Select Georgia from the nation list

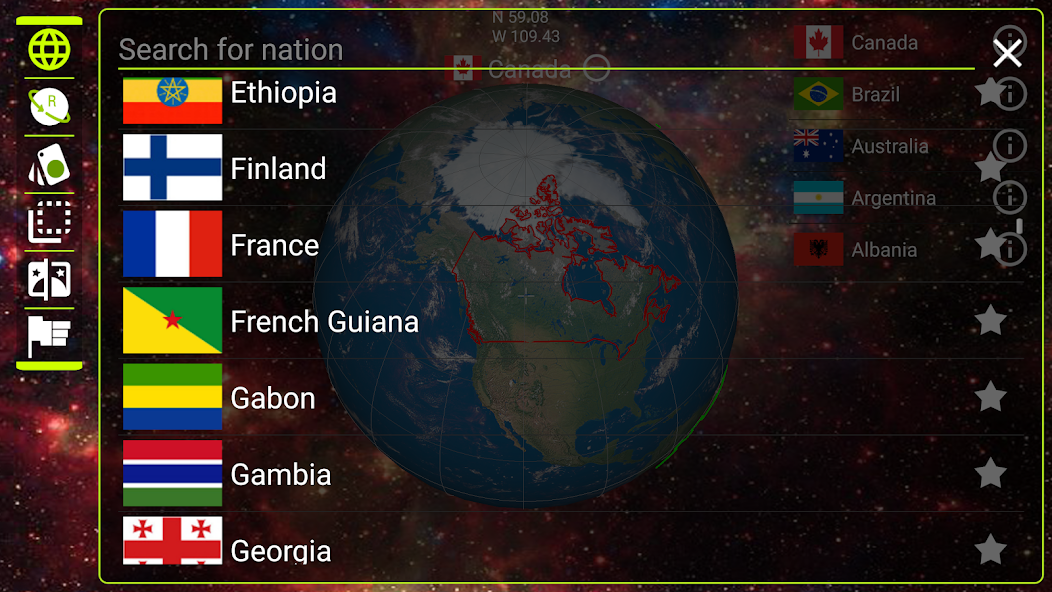click(x=280, y=548)
